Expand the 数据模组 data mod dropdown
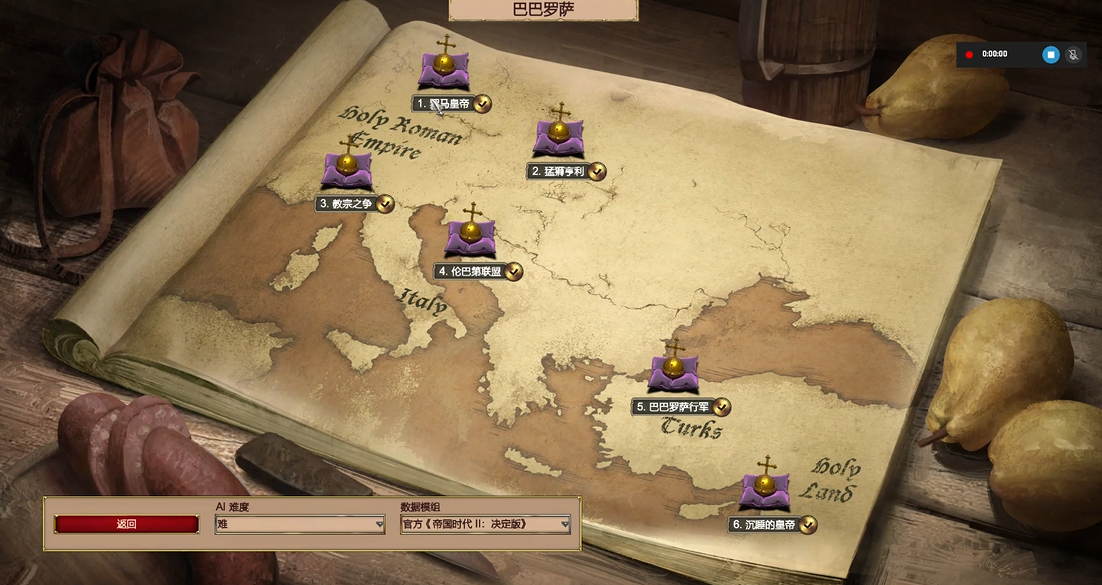1102x585 pixels. (486, 524)
